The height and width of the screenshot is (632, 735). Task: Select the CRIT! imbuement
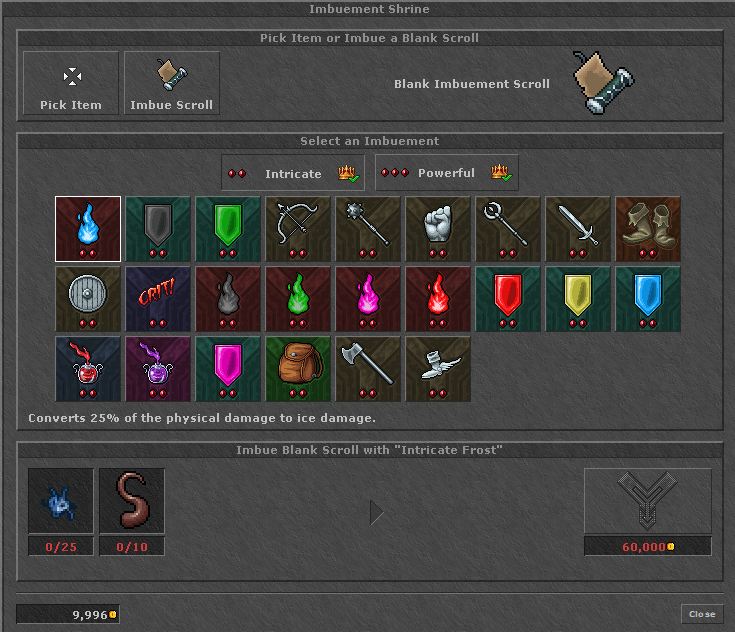tap(158, 299)
